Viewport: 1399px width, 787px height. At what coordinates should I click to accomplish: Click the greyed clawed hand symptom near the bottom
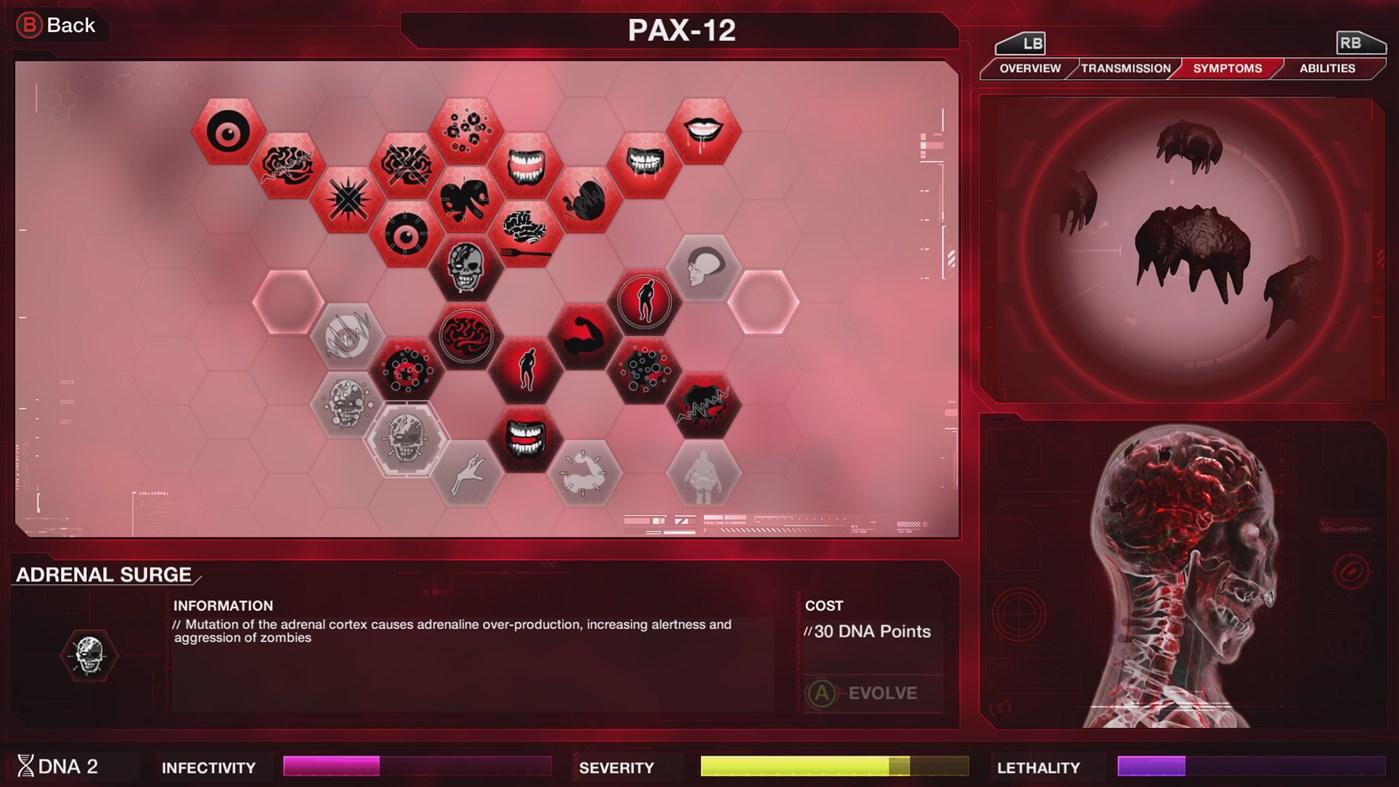[x=466, y=472]
